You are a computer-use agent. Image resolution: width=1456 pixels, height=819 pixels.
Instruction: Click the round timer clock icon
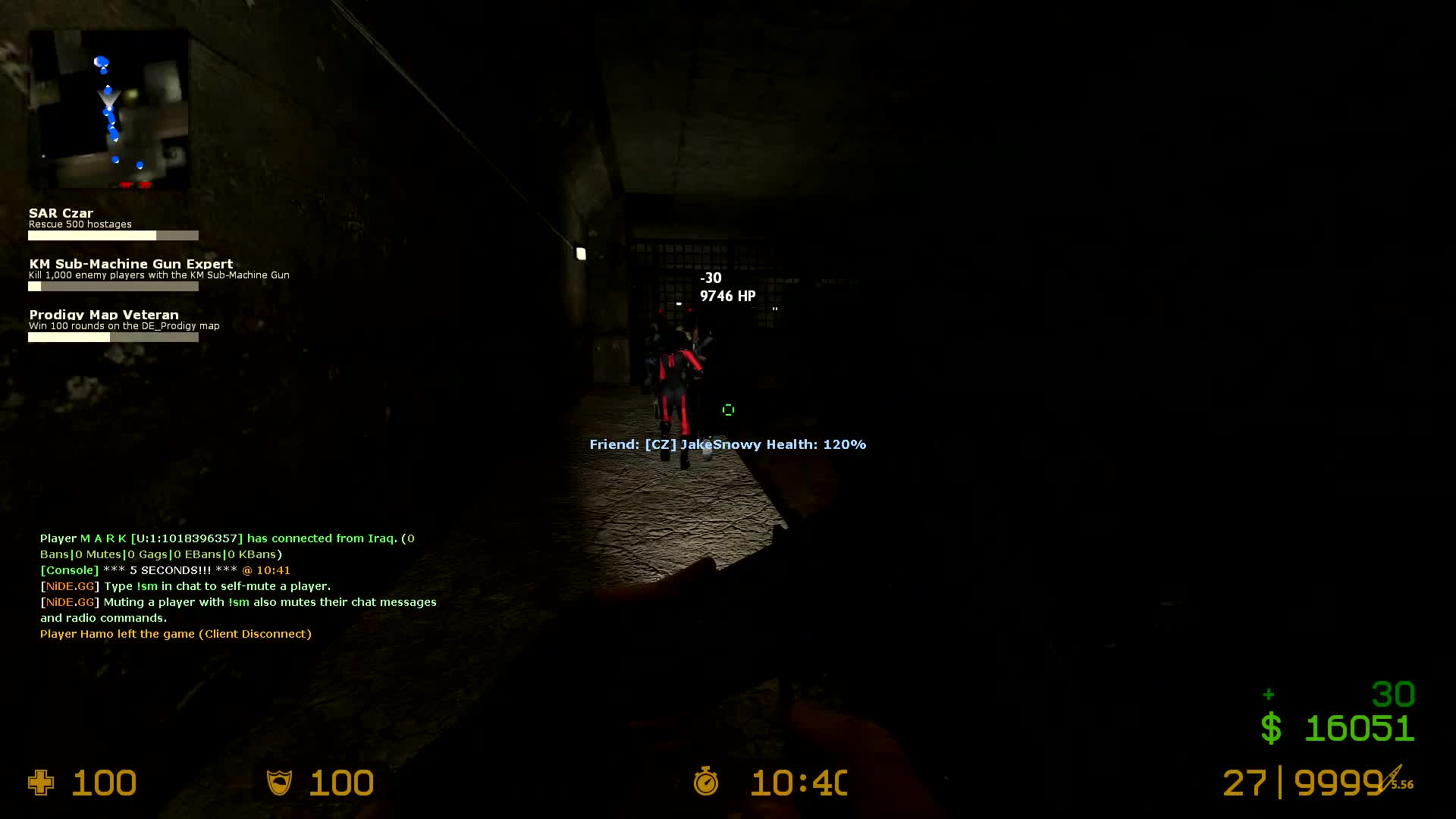click(706, 783)
